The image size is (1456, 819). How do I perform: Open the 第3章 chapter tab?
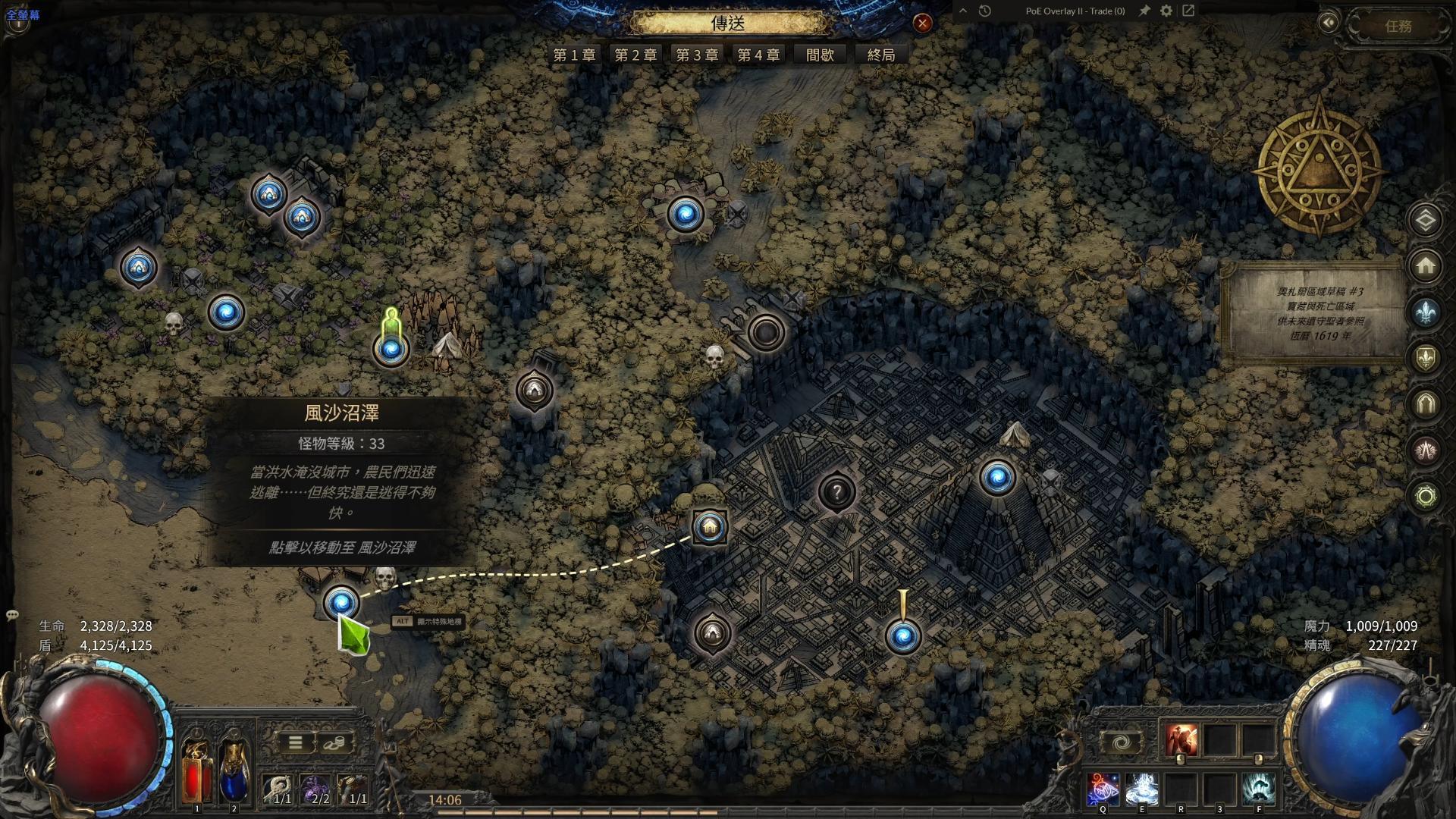(697, 55)
